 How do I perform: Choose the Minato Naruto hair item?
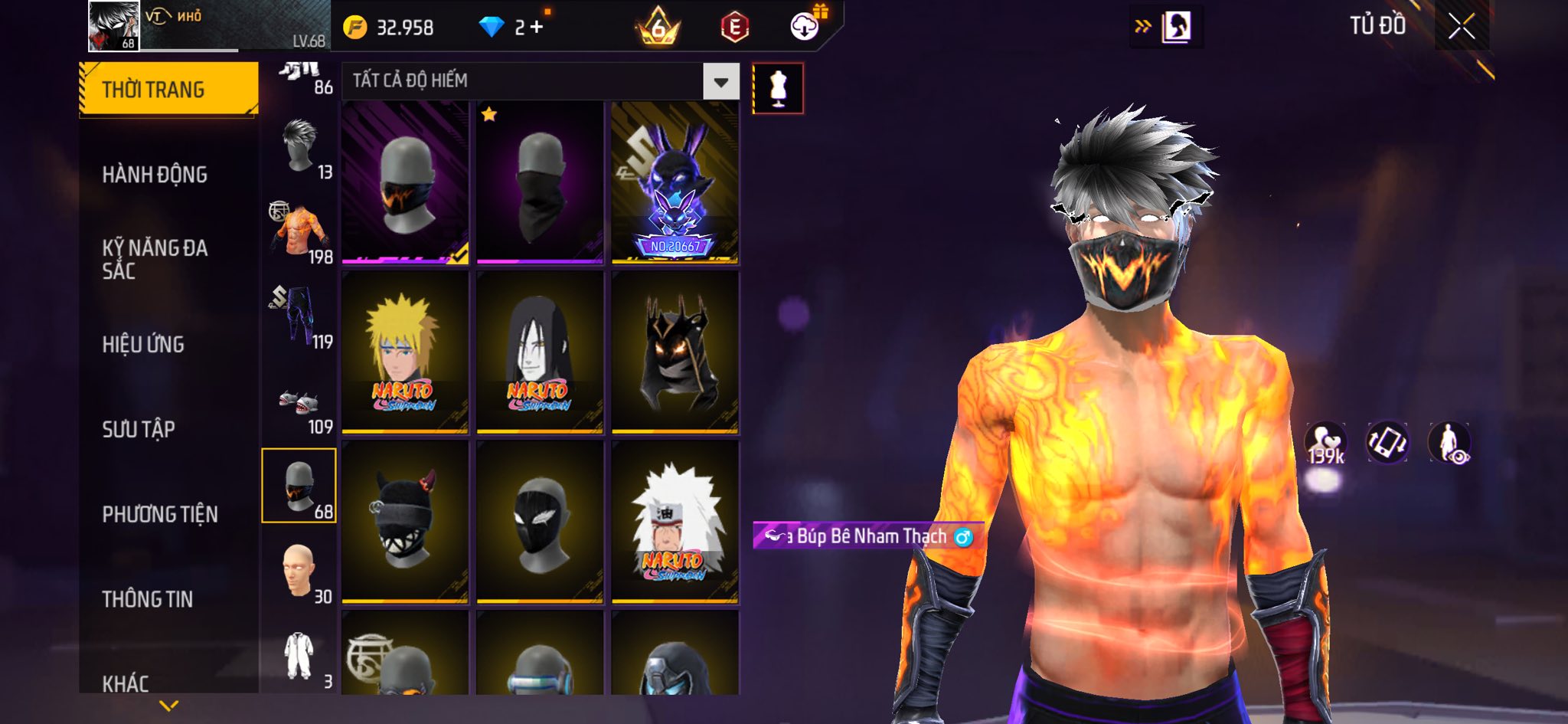tap(405, 352)
